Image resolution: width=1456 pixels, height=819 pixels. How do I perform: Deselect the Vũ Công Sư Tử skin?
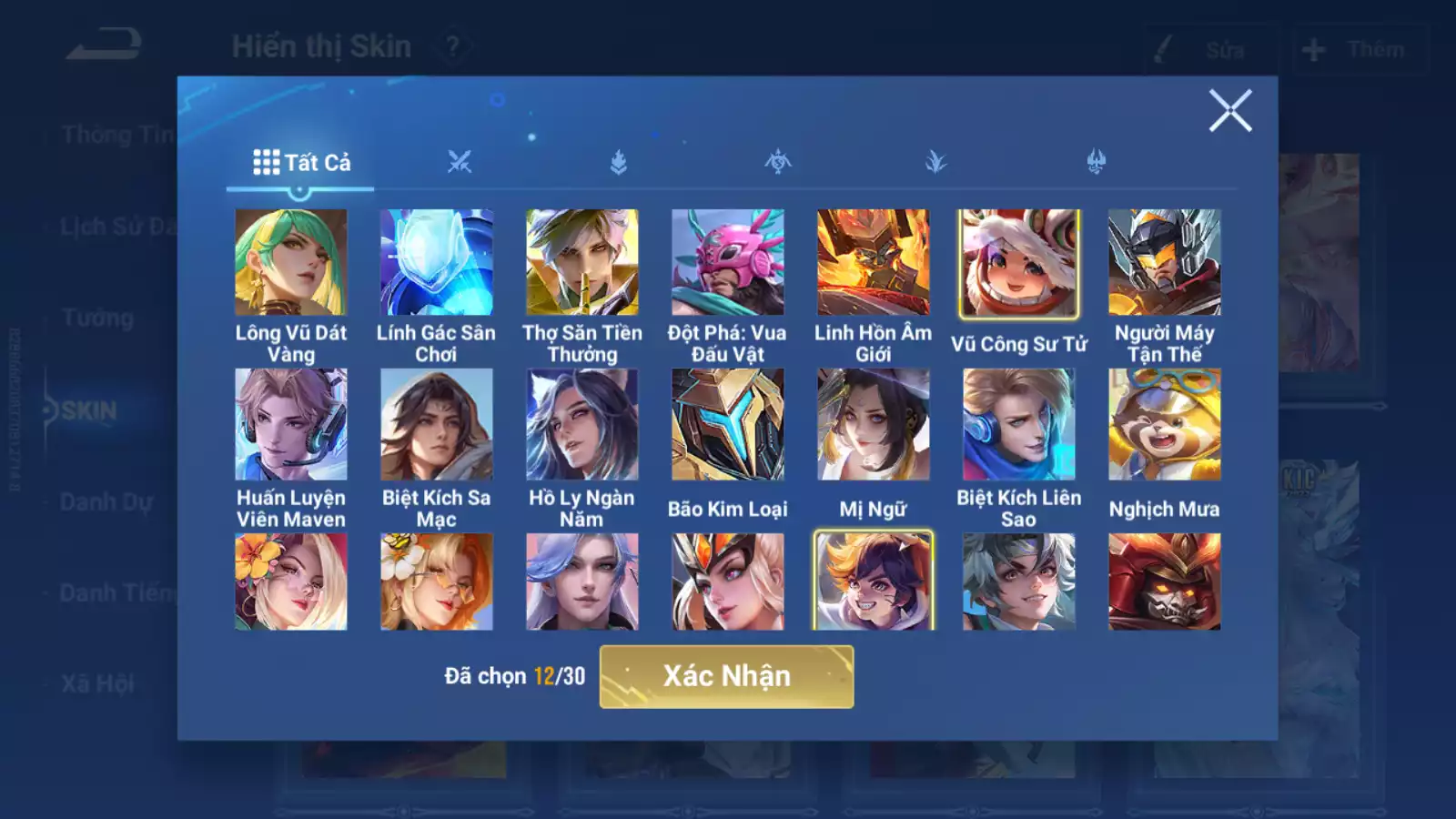click(1018, 261)
